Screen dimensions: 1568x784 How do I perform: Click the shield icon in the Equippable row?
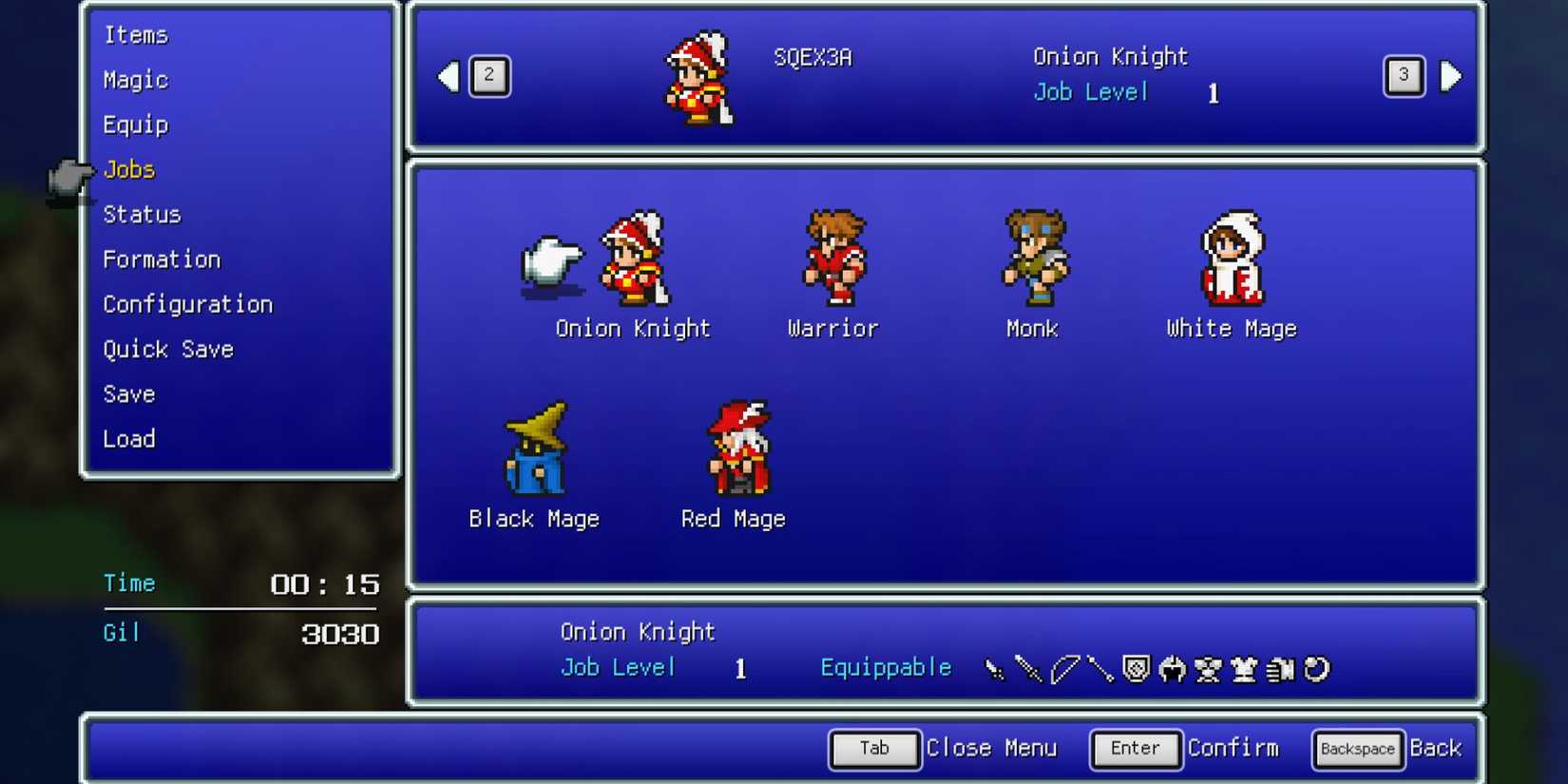1137,668
